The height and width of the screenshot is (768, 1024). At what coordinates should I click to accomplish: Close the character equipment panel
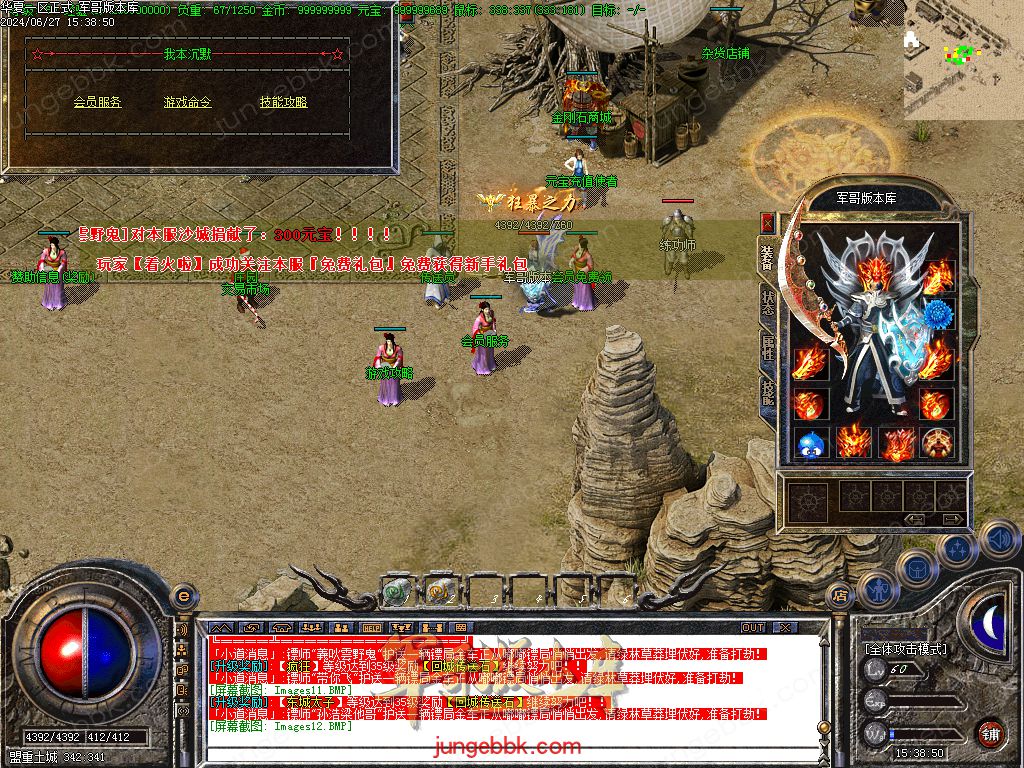tap(767, 222)
